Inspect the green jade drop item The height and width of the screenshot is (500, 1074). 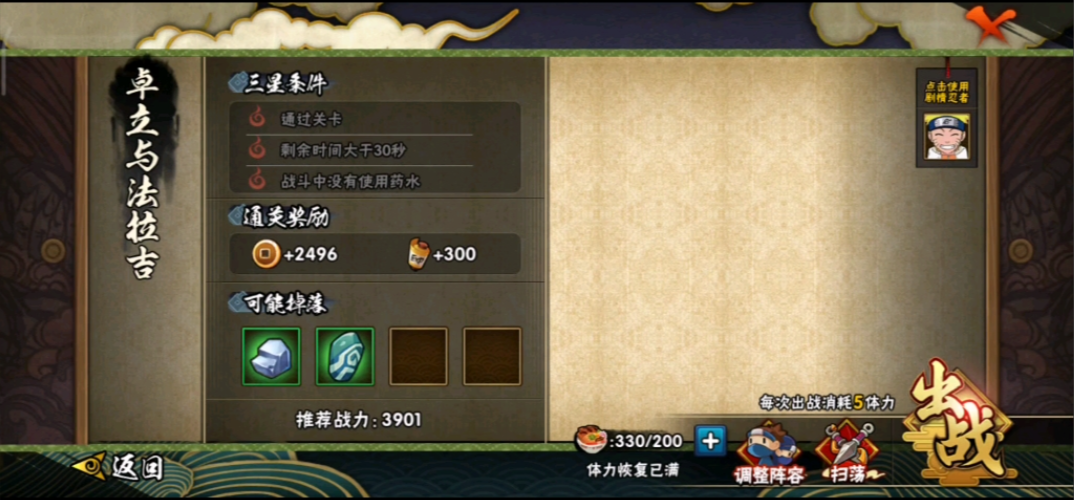345,356
